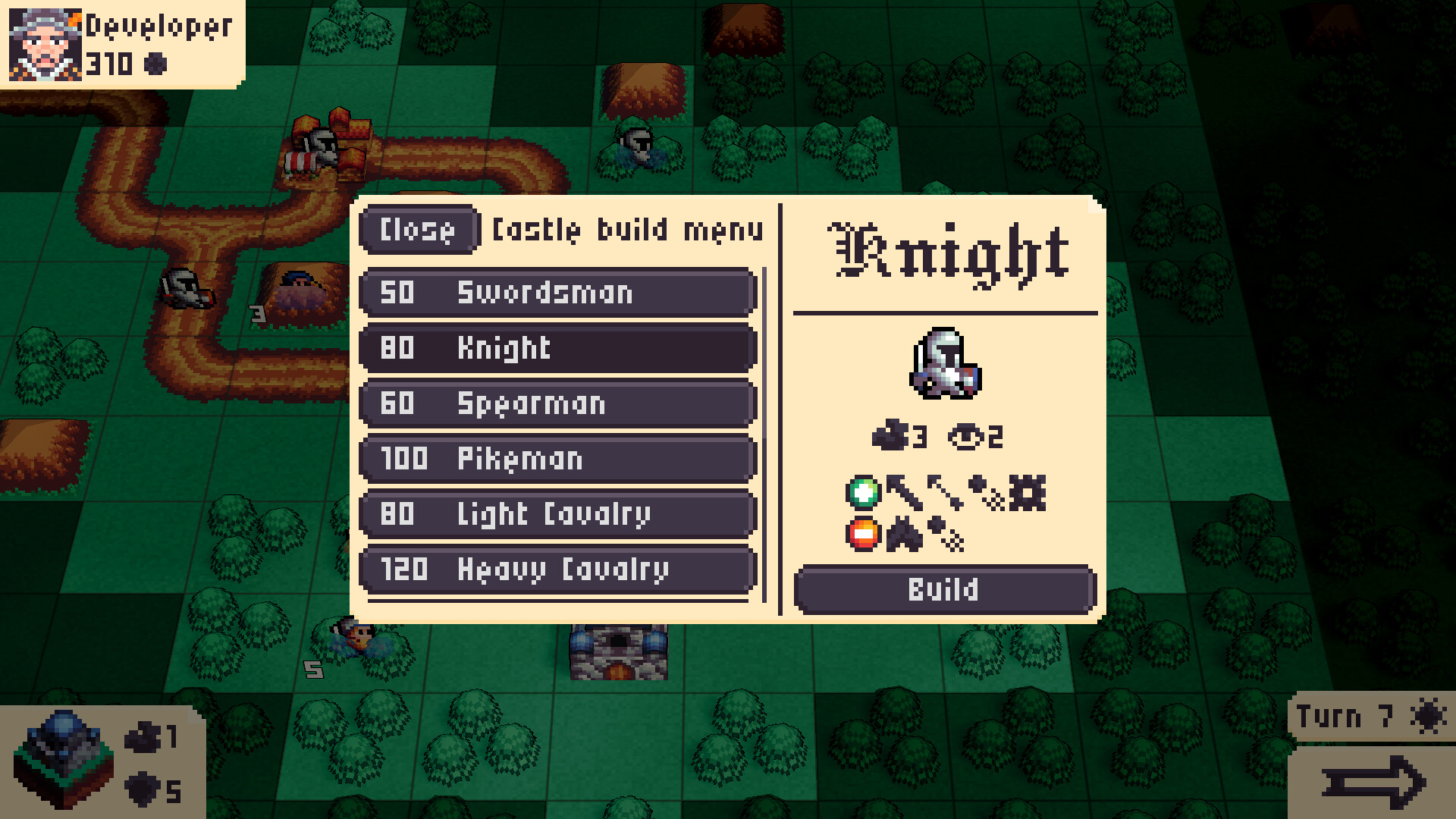
Task: Select Swordsman from the build list
Action: point(557,293)
